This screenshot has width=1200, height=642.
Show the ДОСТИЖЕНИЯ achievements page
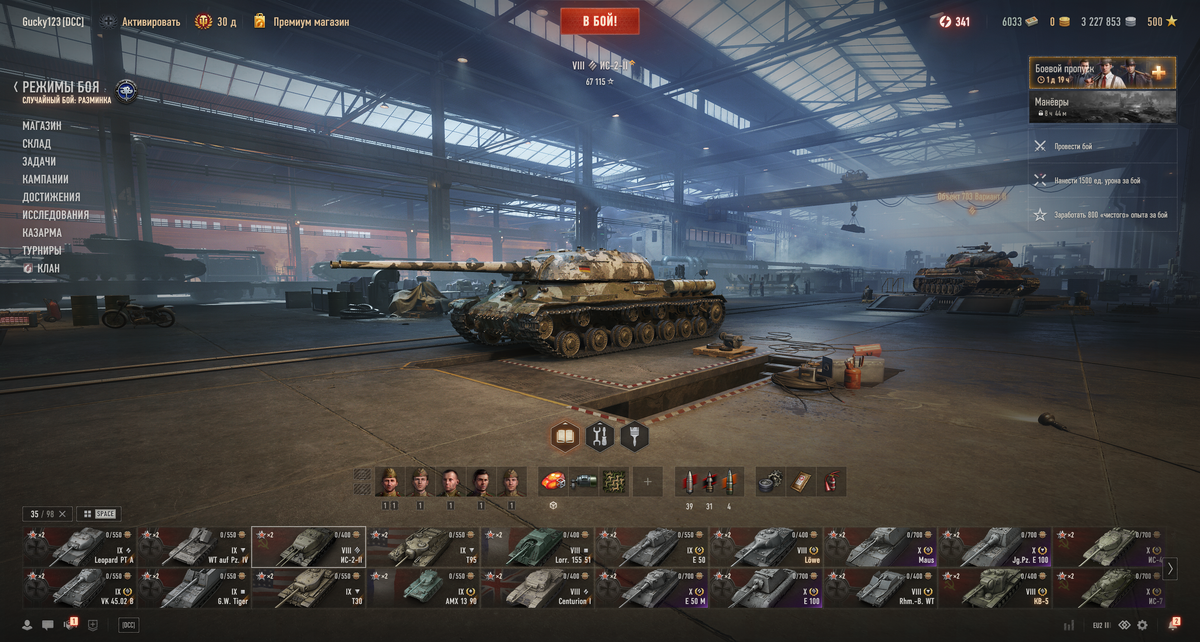[x=51, y=197]
